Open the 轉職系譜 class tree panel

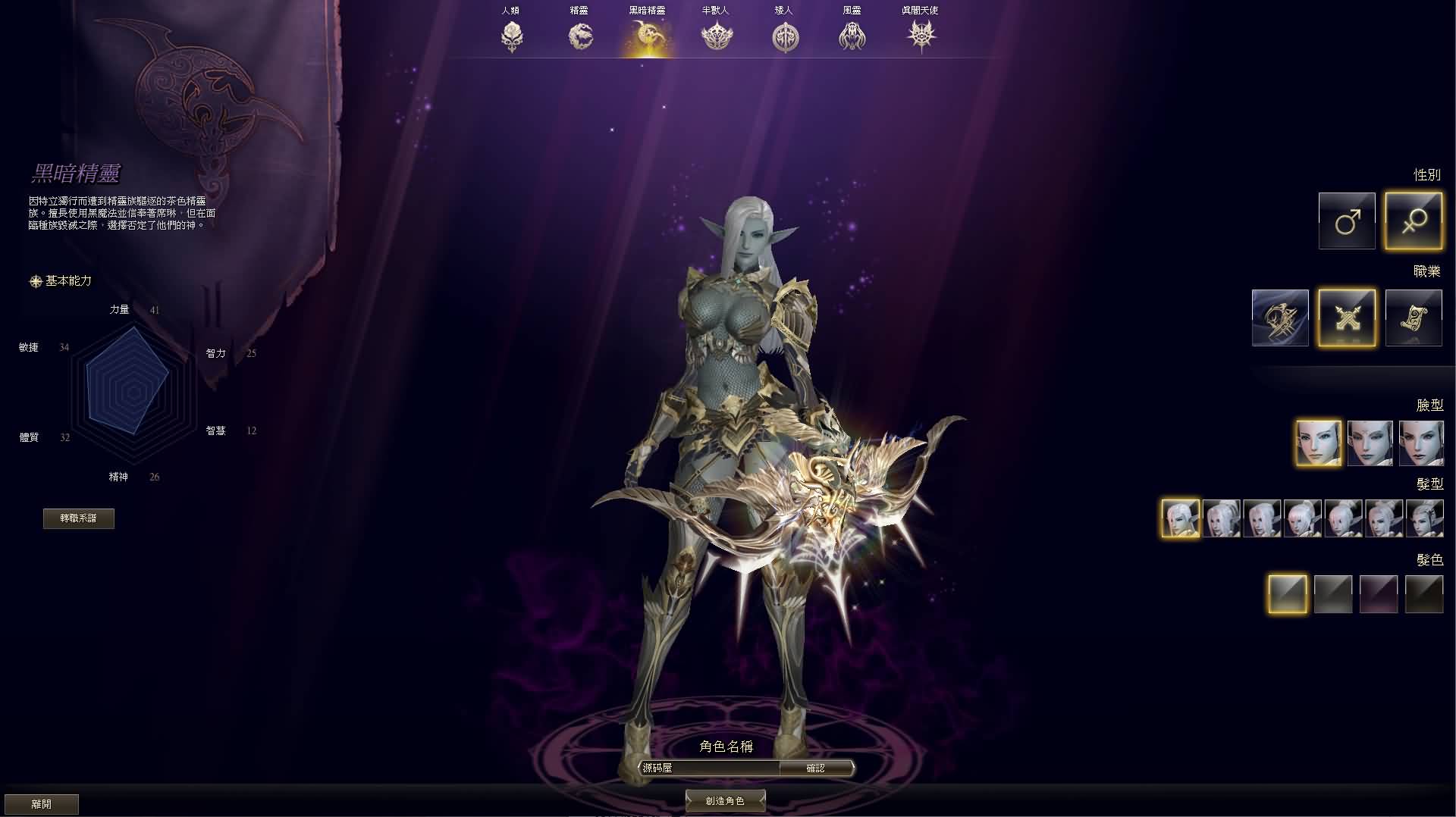point(79,518)
